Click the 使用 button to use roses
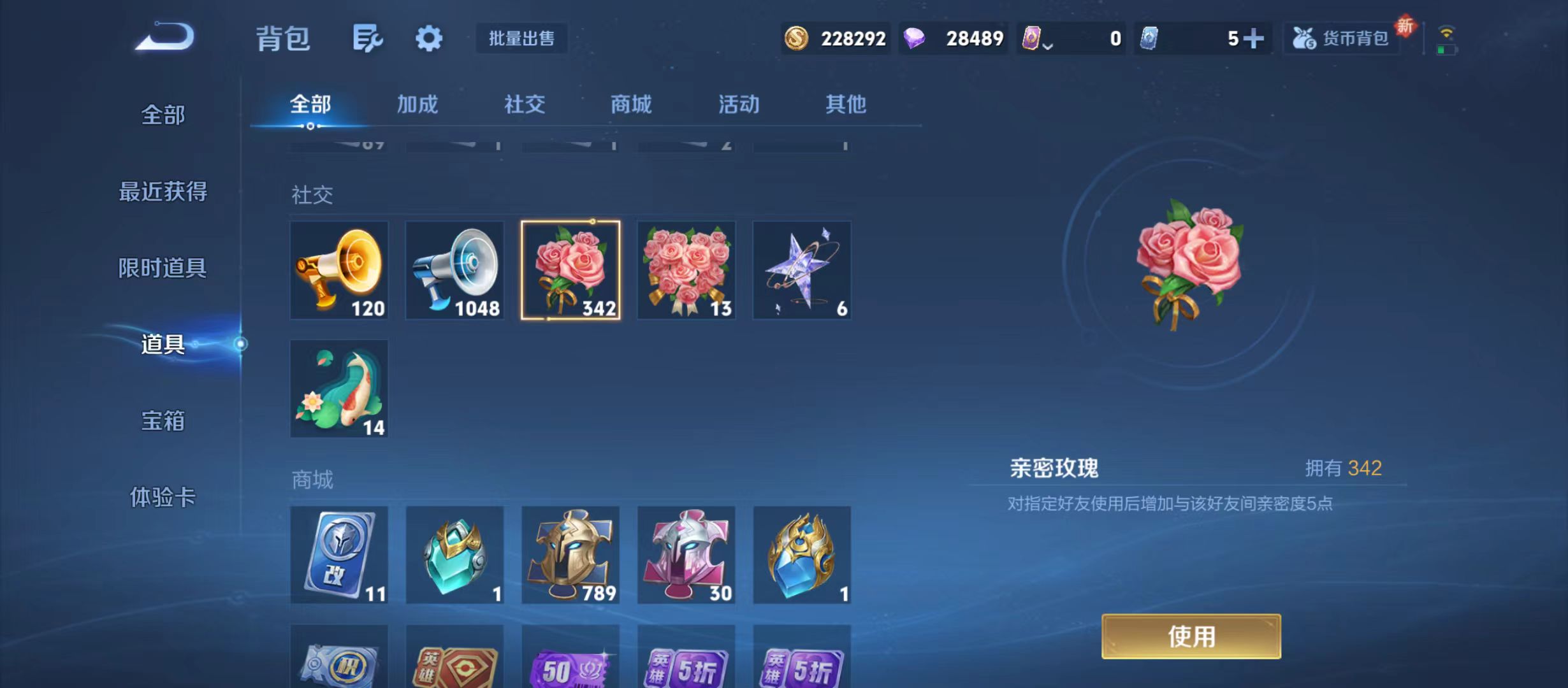This screenshot has width=1568, height=688. point(1192,637)
